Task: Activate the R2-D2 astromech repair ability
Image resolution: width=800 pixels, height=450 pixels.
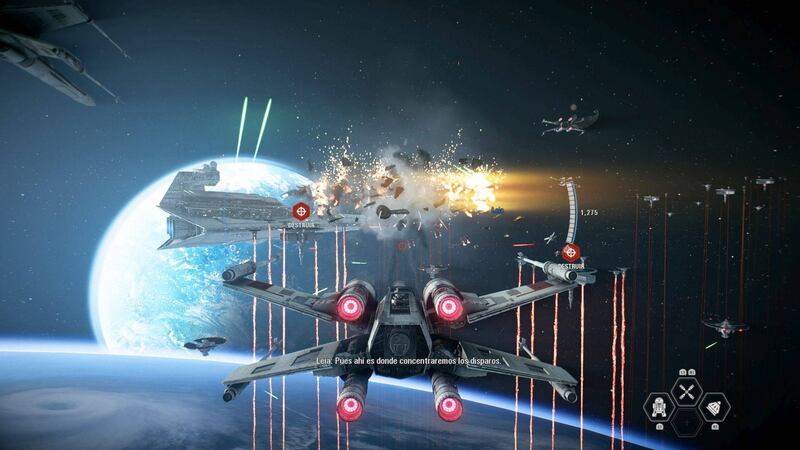Action: click(659, 408)
